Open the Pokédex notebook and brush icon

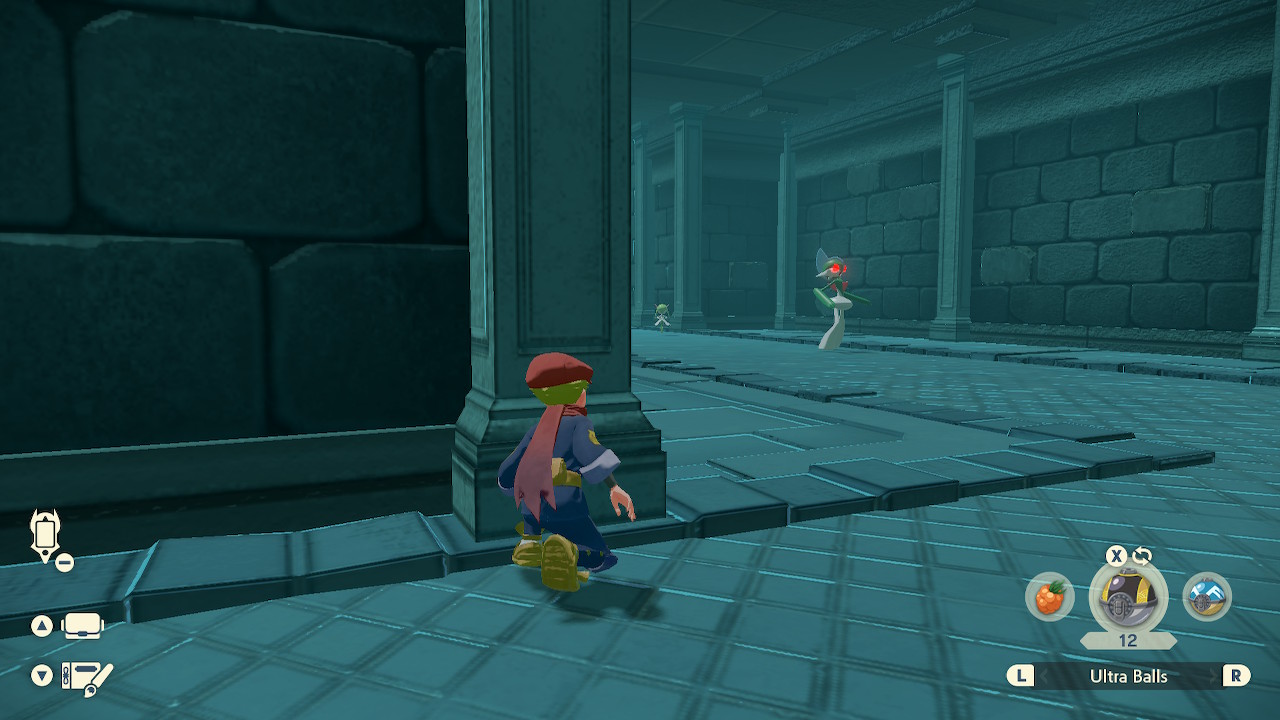(x=87, y=677)
